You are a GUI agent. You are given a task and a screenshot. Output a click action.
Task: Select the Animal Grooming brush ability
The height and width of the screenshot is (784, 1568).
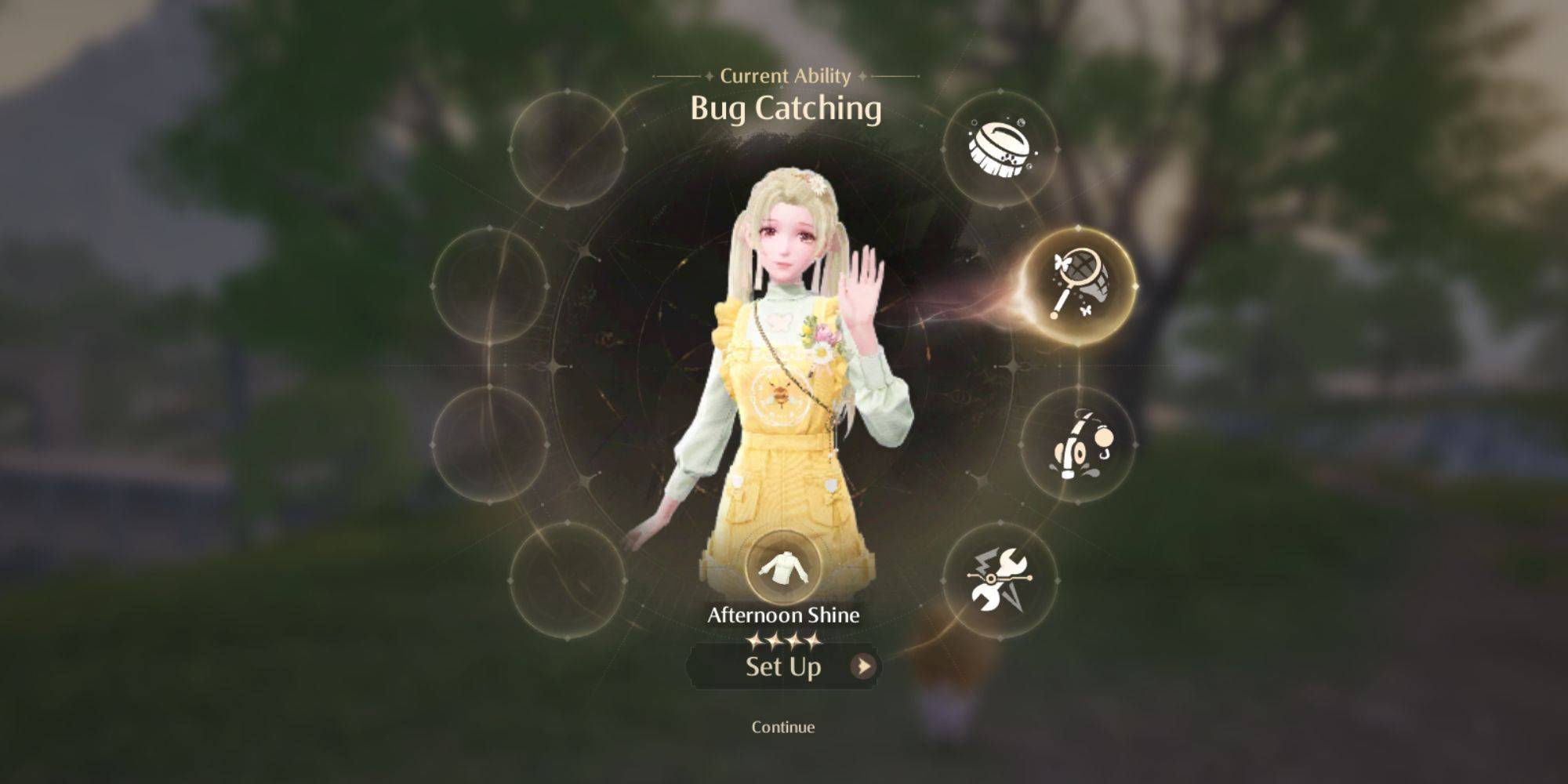click(1000, 149)
